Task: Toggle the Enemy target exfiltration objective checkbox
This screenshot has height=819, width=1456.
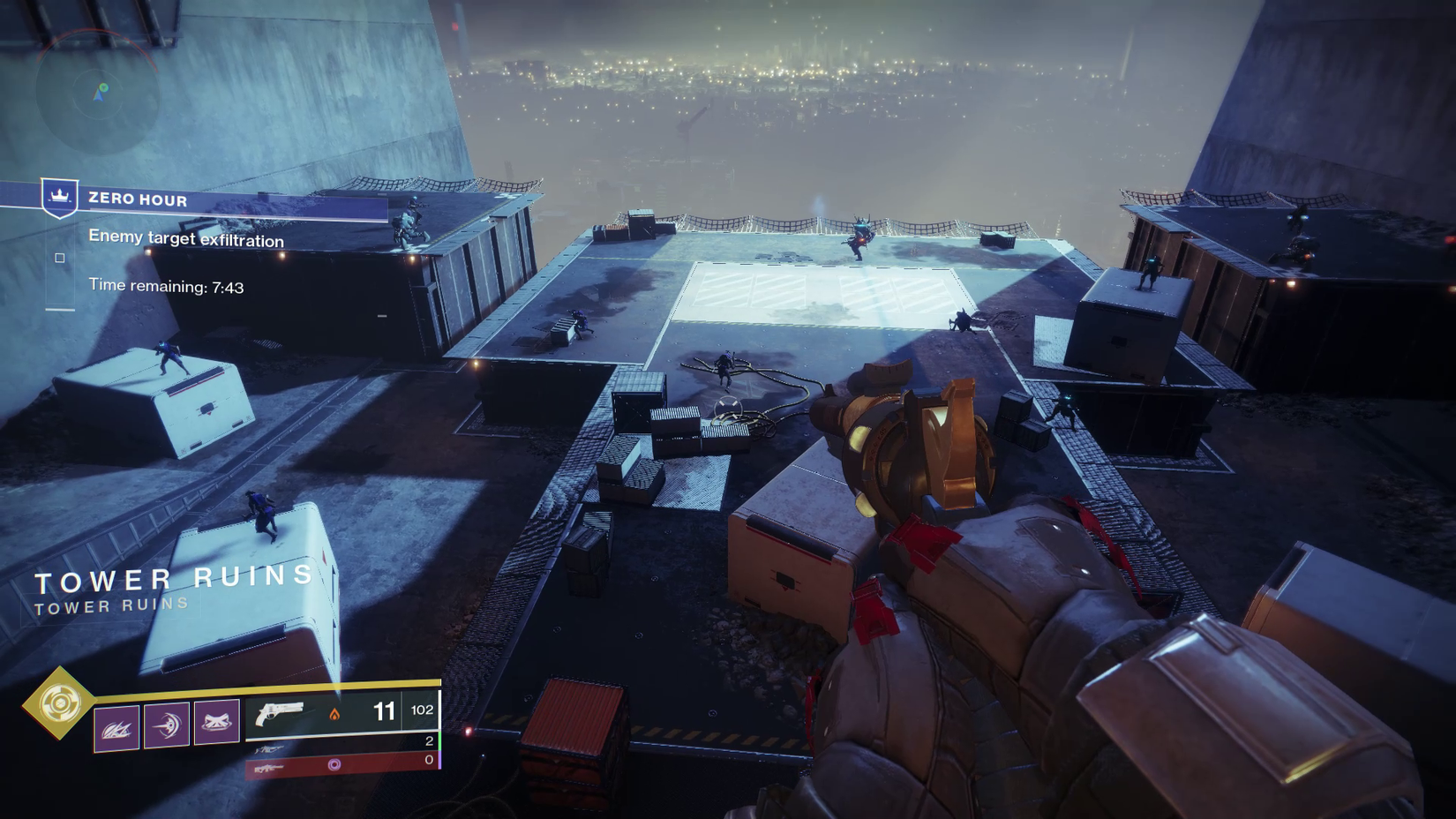Action: point(59,258)
